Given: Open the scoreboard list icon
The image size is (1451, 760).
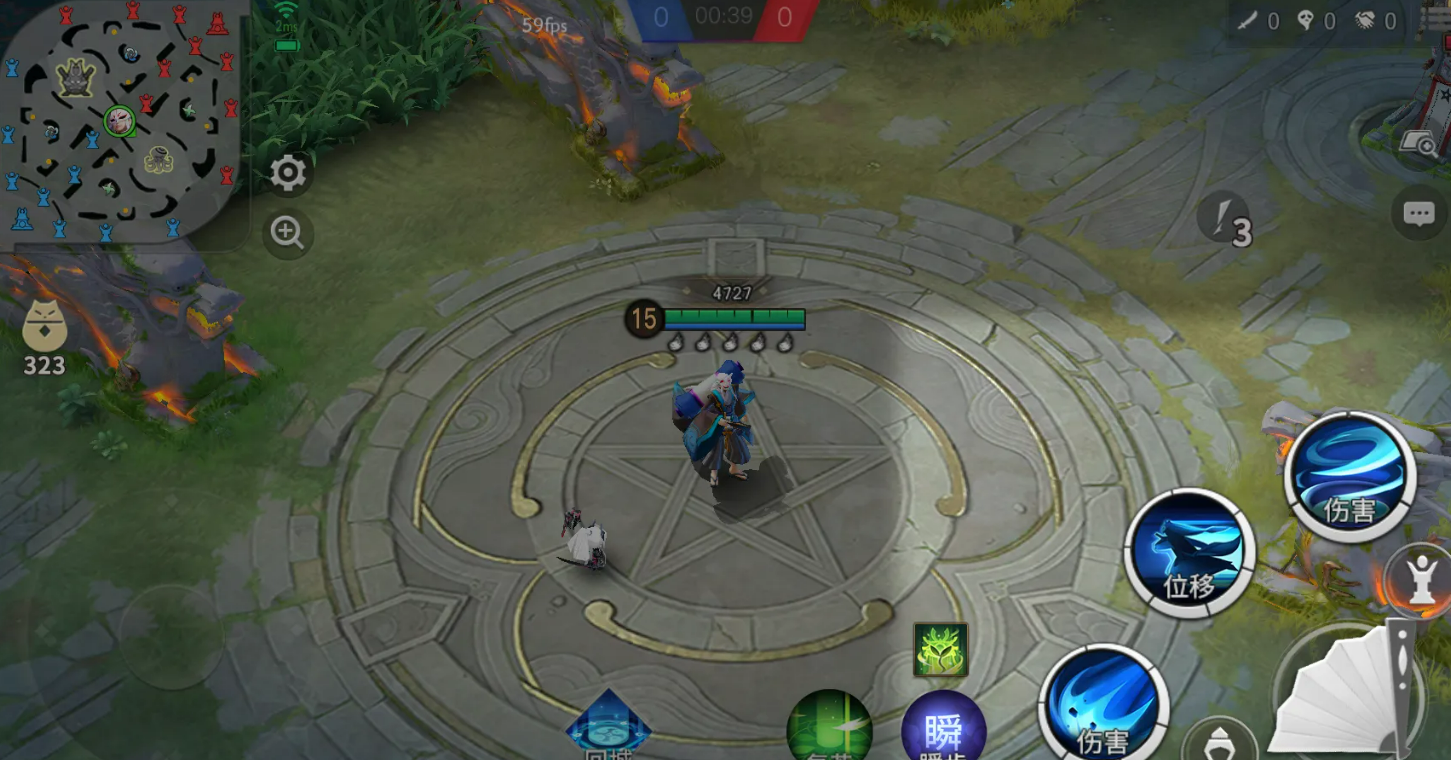Looking at the screenshot, I should [1436, 20].
